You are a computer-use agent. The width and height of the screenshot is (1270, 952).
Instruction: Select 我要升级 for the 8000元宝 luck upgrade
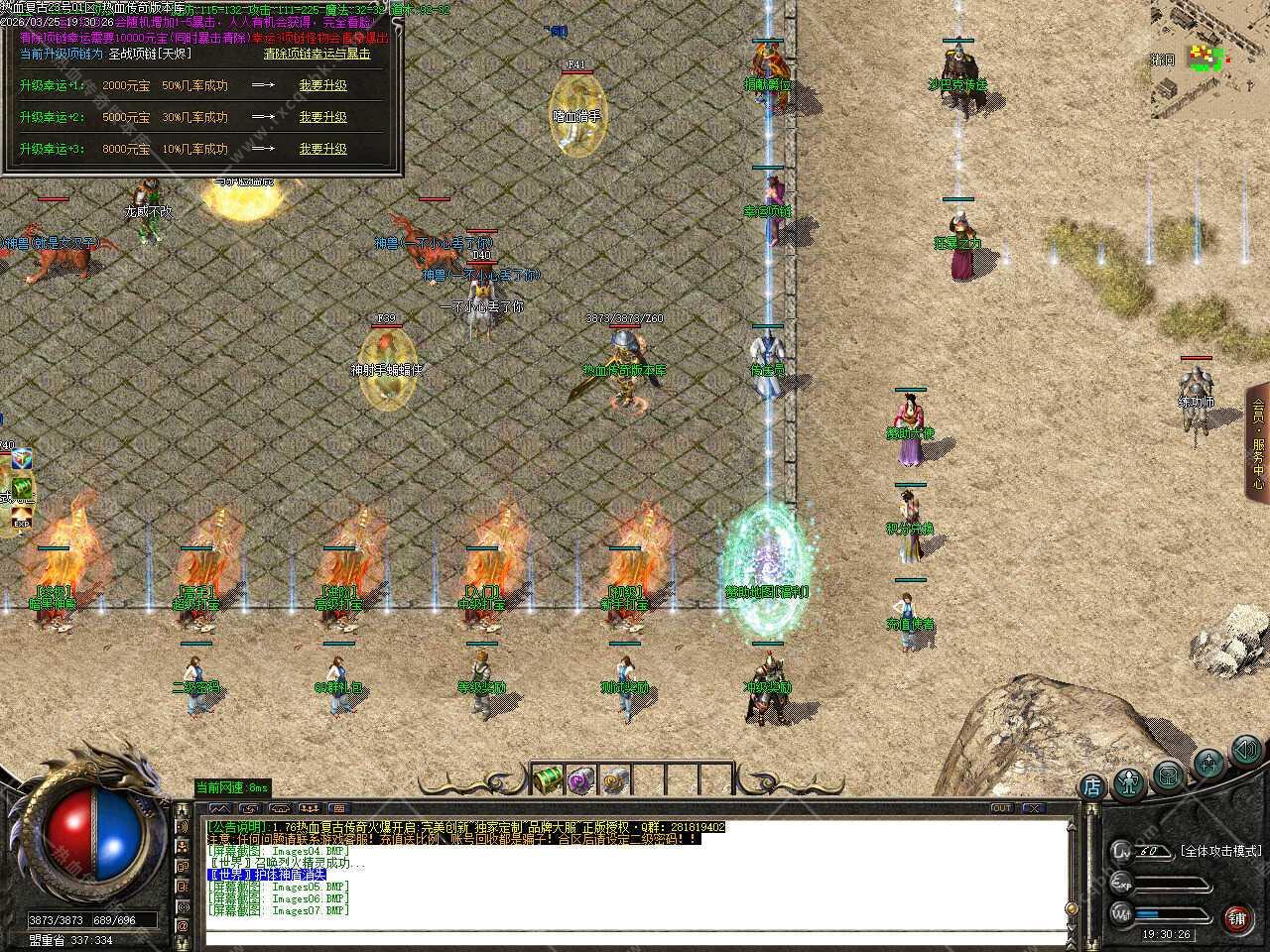(322, 149)
